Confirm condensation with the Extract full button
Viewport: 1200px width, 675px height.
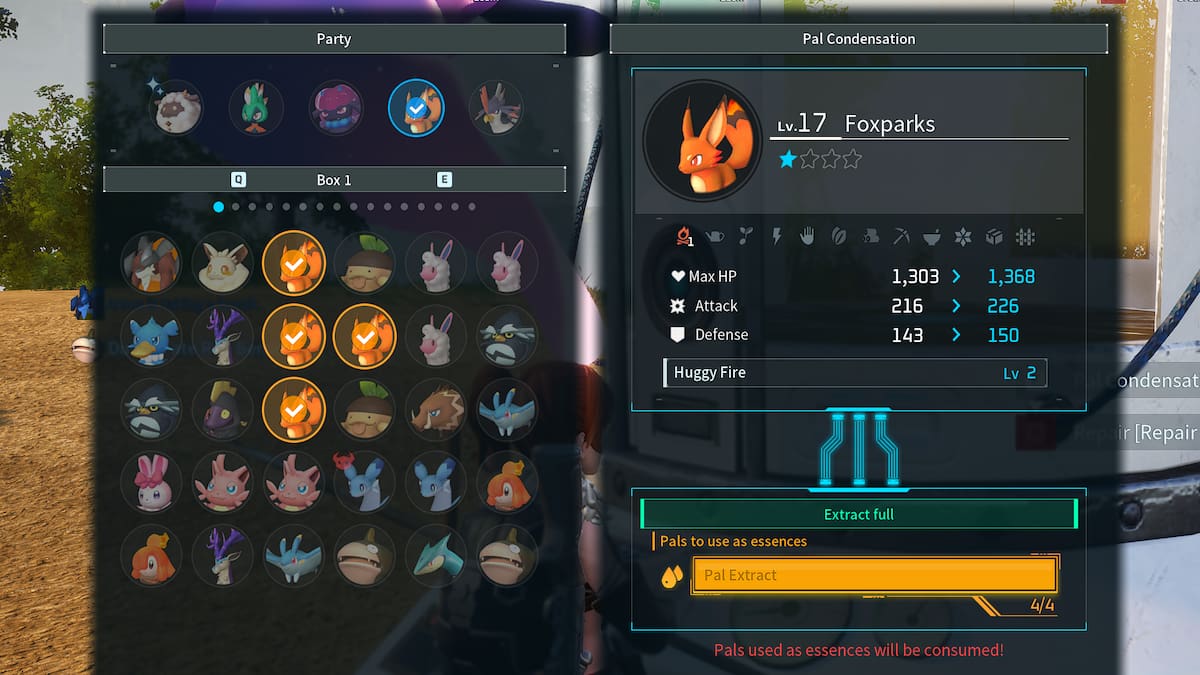point(858,514)
